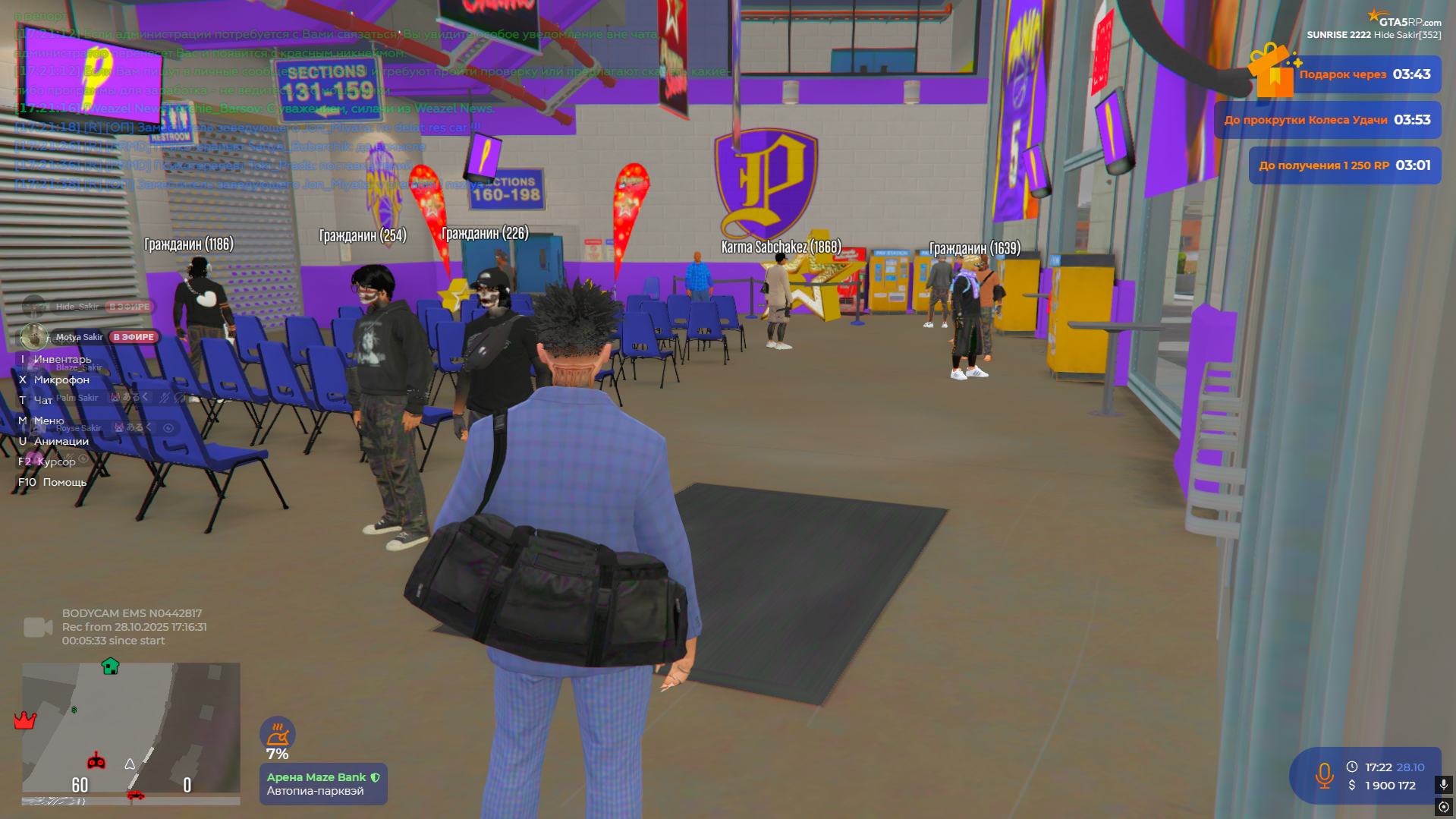Click the small white microphone button in corner
This screenshot has height=819, width=1456.
pos(1443,784)
